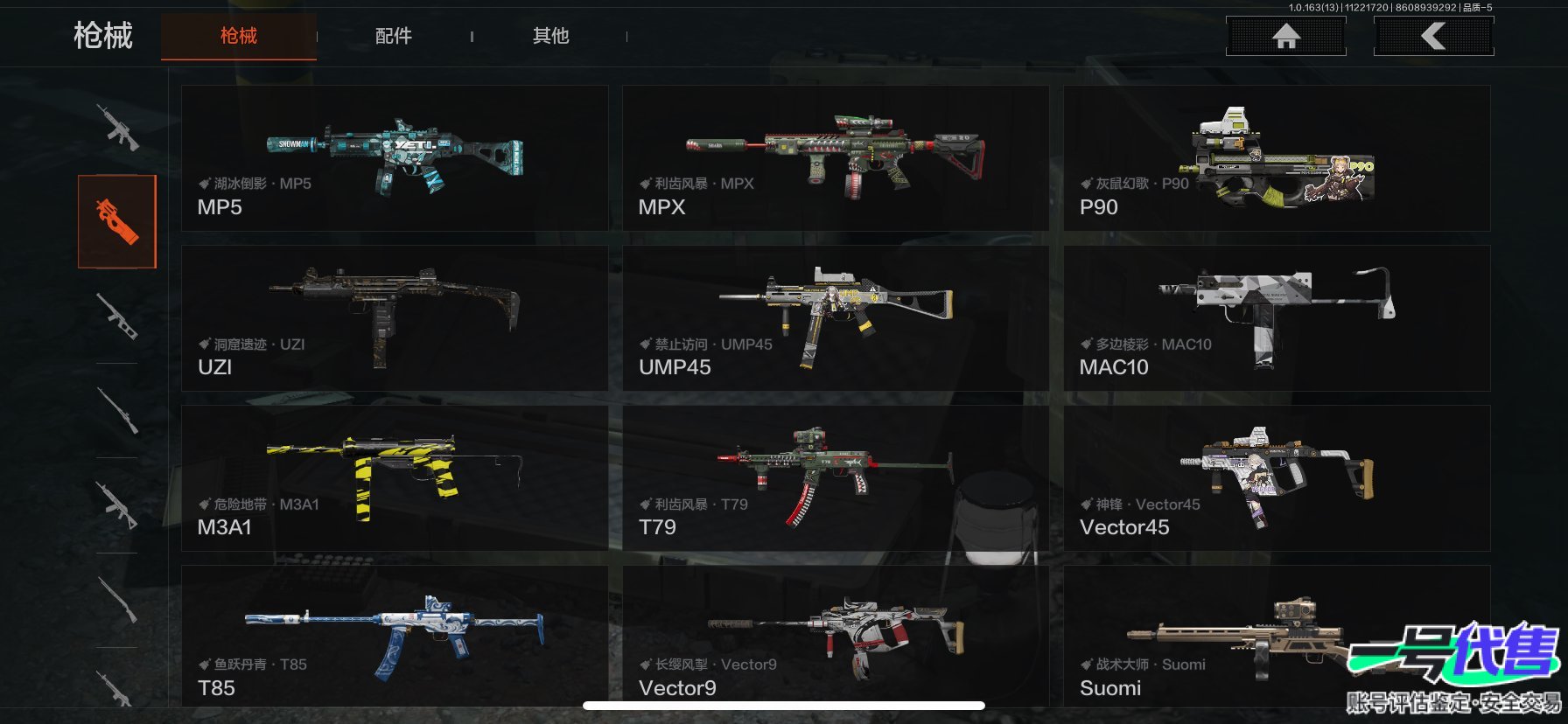The width and height of the screenshot is (1568, 724).
Task: Pick the Vector9 weapon tile
Action: 835,637
